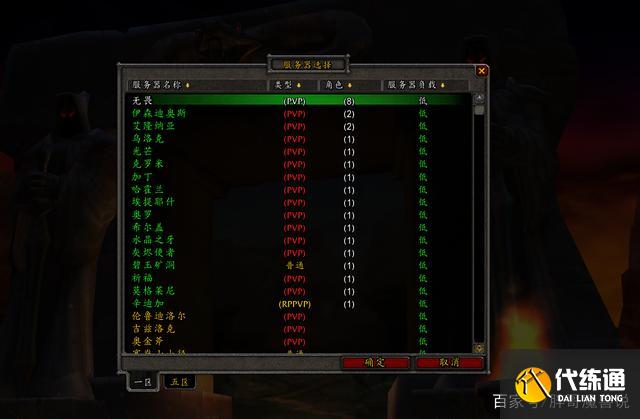Switch to the 五区 tab
Screen dimensions: 640x419
point(179,381)
